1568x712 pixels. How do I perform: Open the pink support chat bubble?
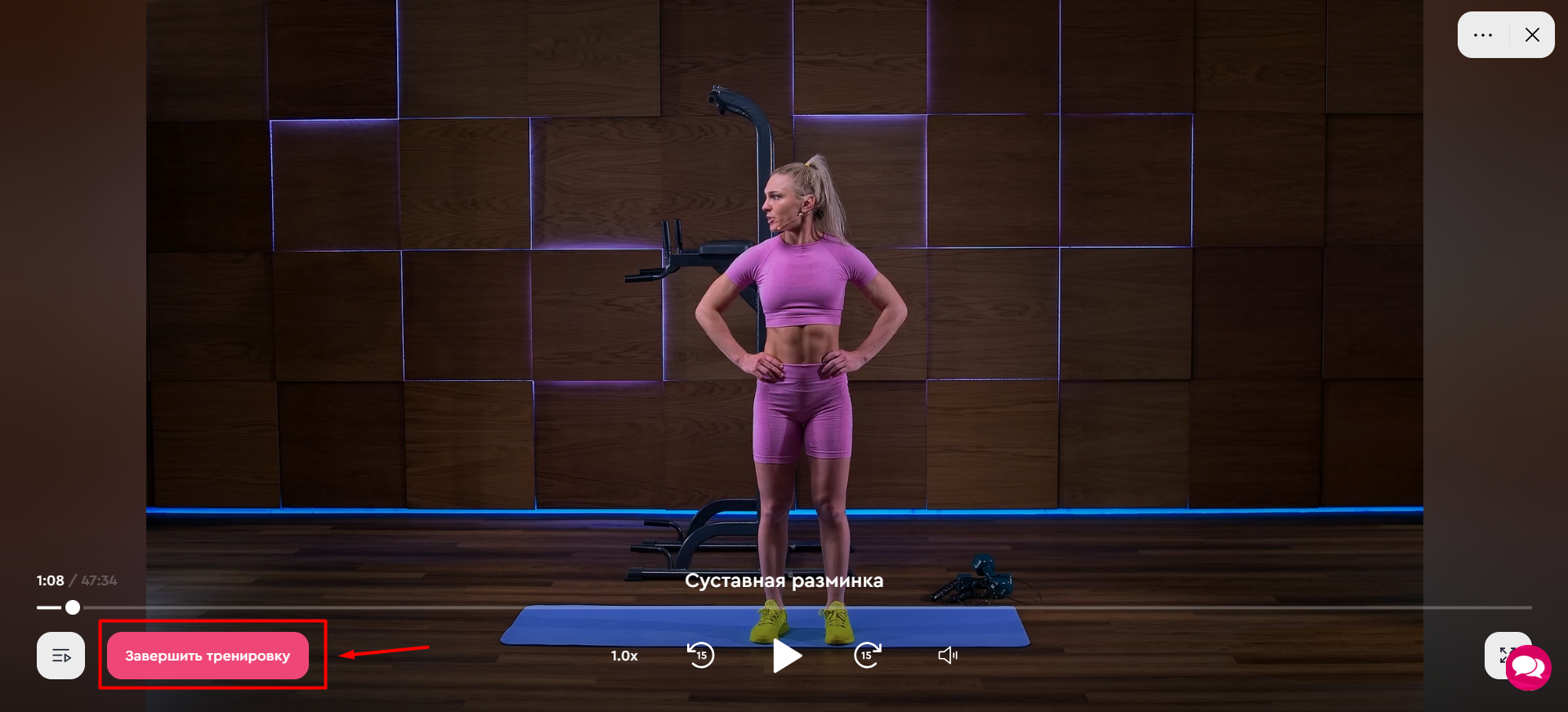[x=1529, y=669]
